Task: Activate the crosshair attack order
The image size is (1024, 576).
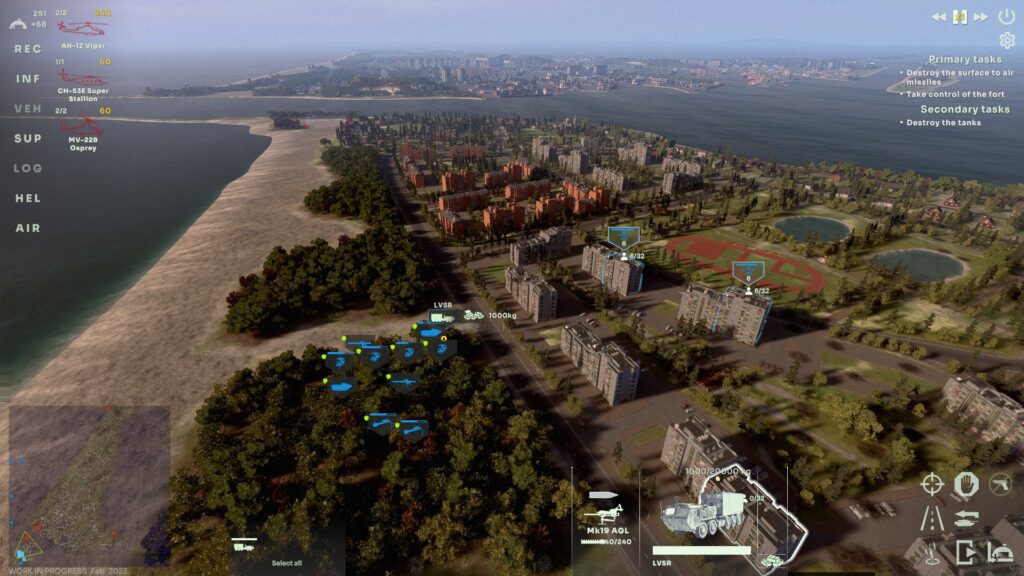Action: (931, 484)
